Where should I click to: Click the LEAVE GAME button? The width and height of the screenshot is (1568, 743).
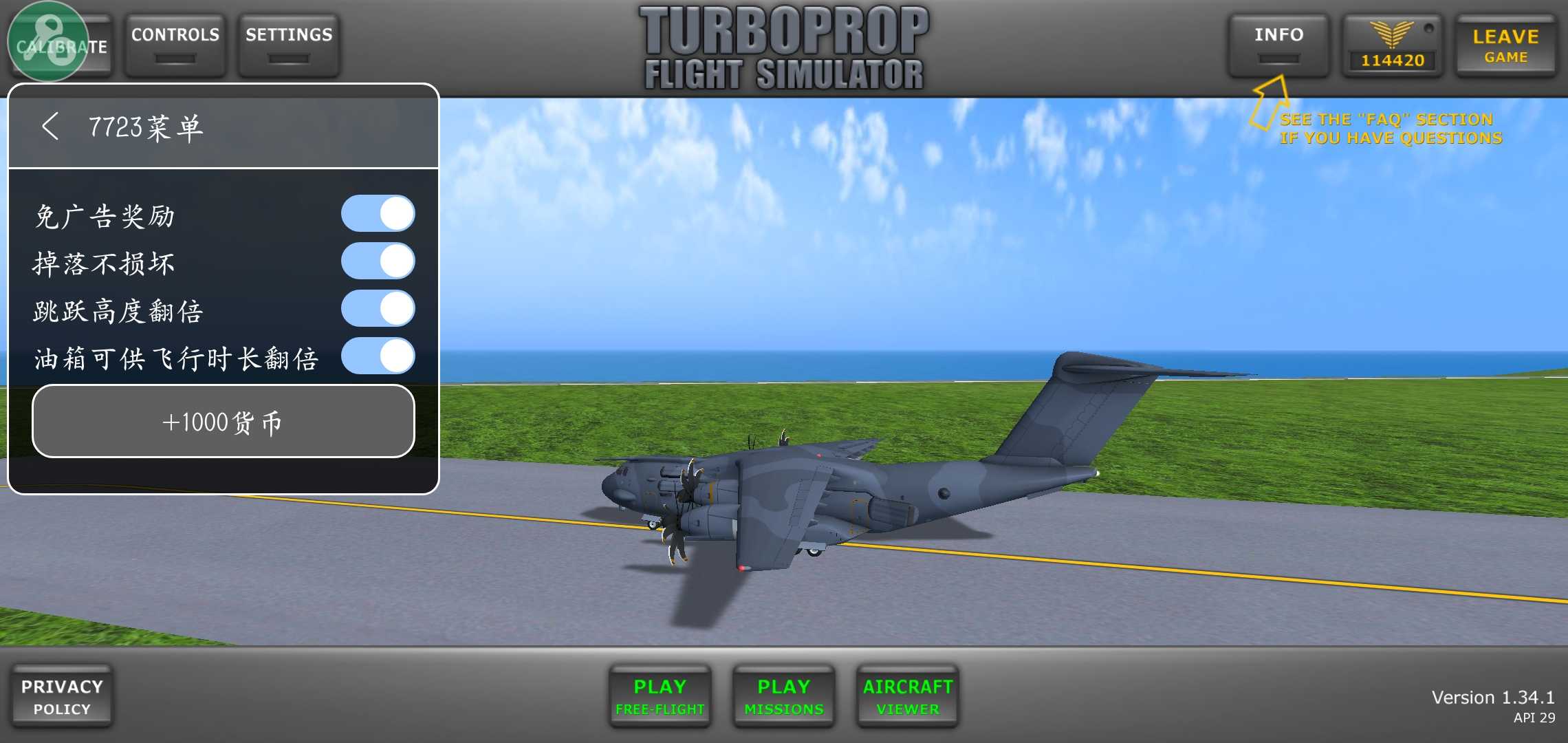tap(1505, 45)
